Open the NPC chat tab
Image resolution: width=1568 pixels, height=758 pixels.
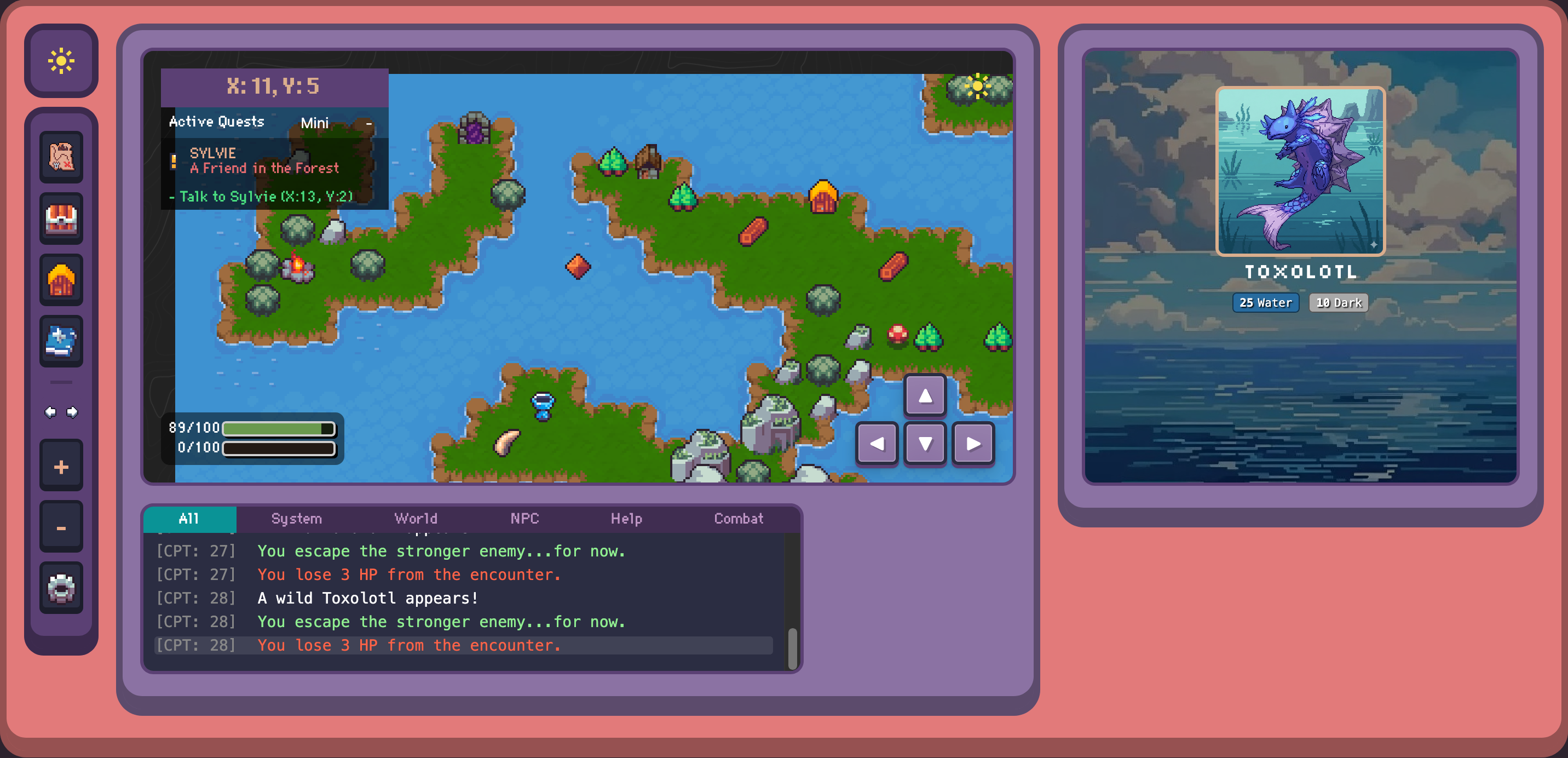coord(523,518)
